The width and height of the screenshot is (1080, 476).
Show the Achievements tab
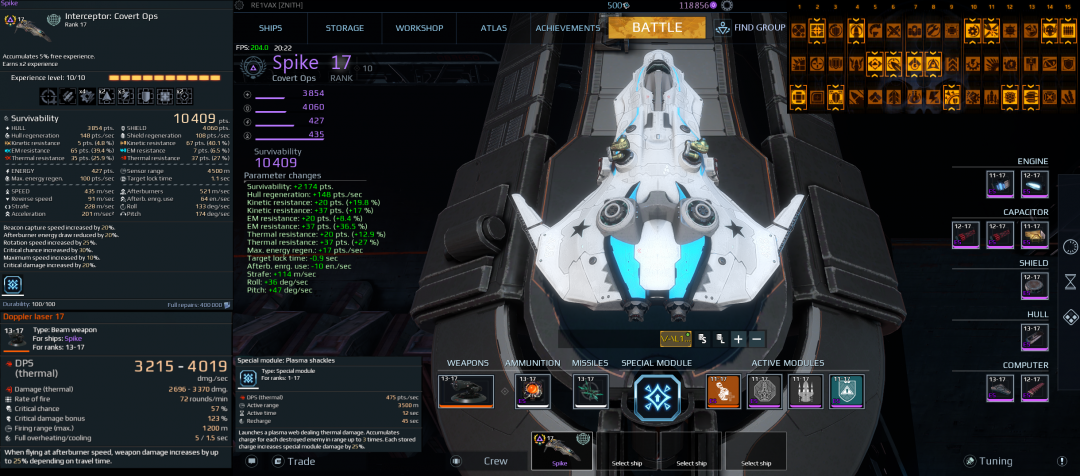(x=567, y=28)
